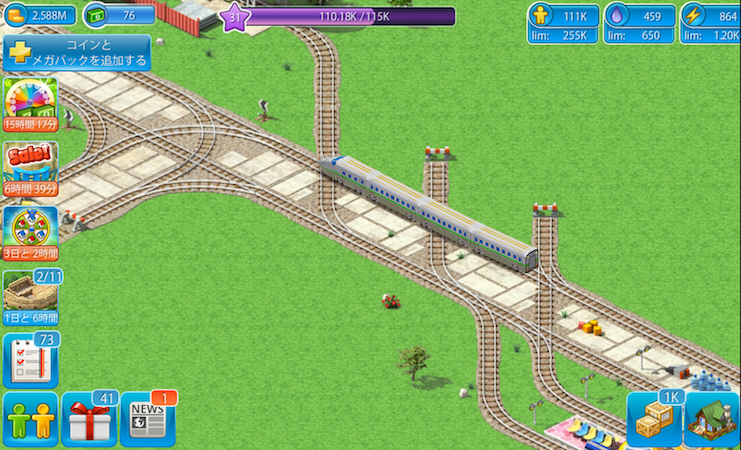The image size is (741, 450).
Task: Tap the add coins and megabucks button
Action: tap(76, 54)
